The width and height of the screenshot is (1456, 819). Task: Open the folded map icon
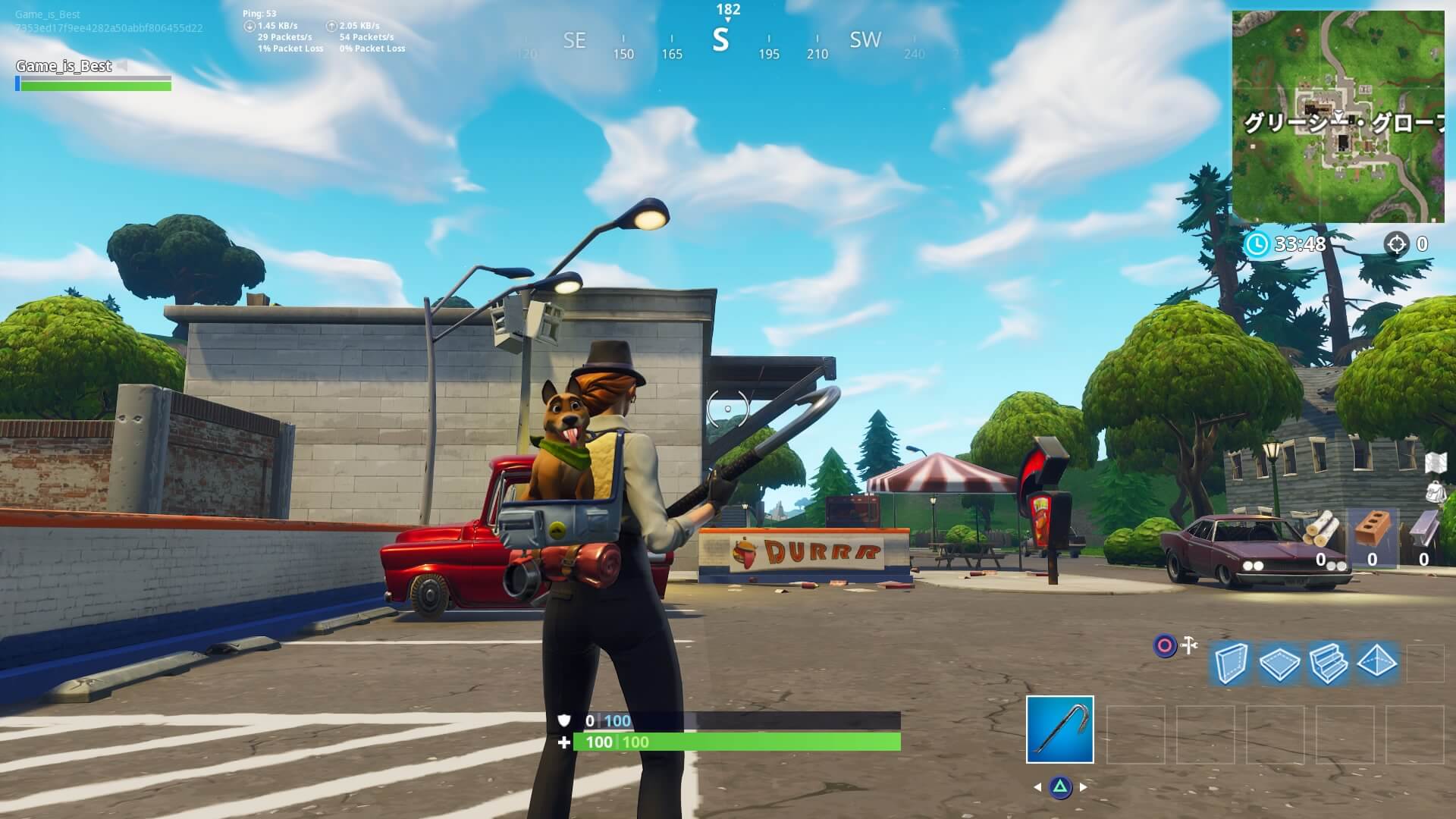[1436, 462]
